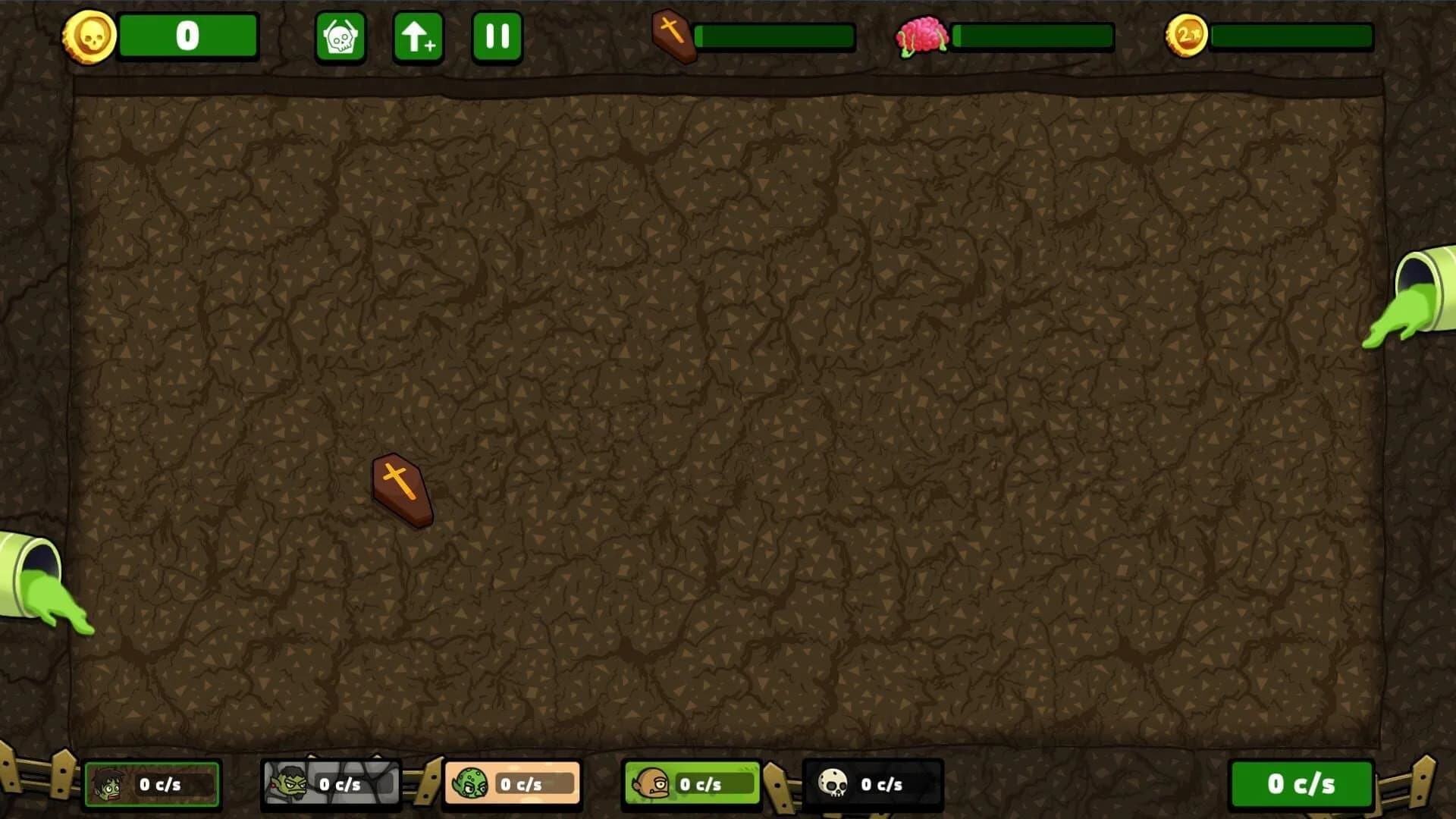Select the slimy alien zombie card
Image resolution: width=1456 pixels, height=819 pixels.
point(512,783)
